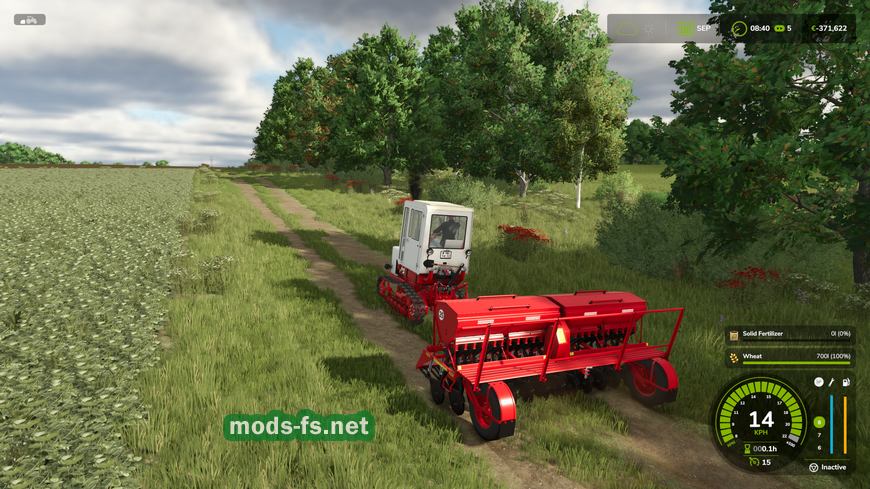This screenshot has width=870, height=489.
Task: Click the tractor vehicle schema icon
Action: pyautogui.click(x=30, y=19)
